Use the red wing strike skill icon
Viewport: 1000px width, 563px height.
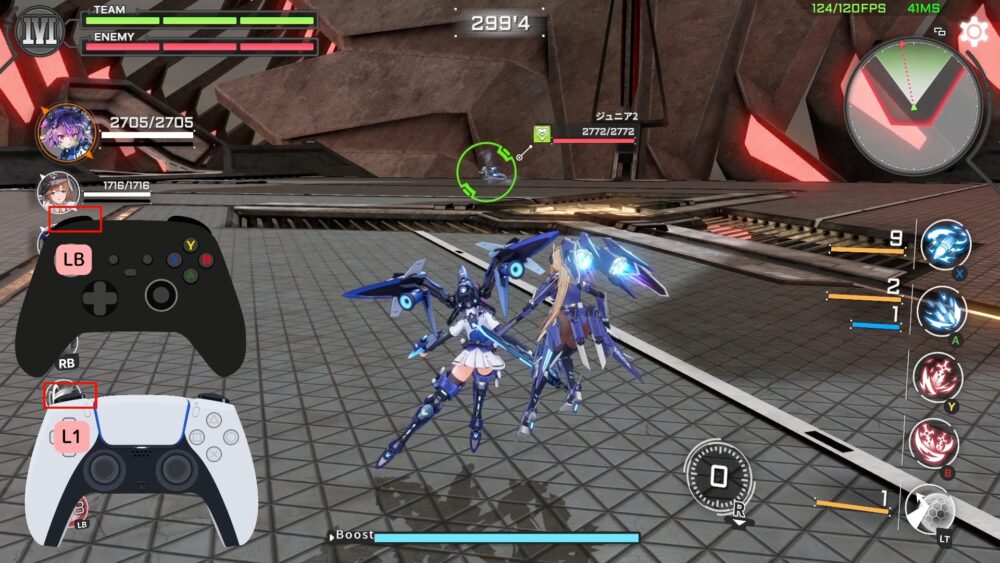click(934, 442)
